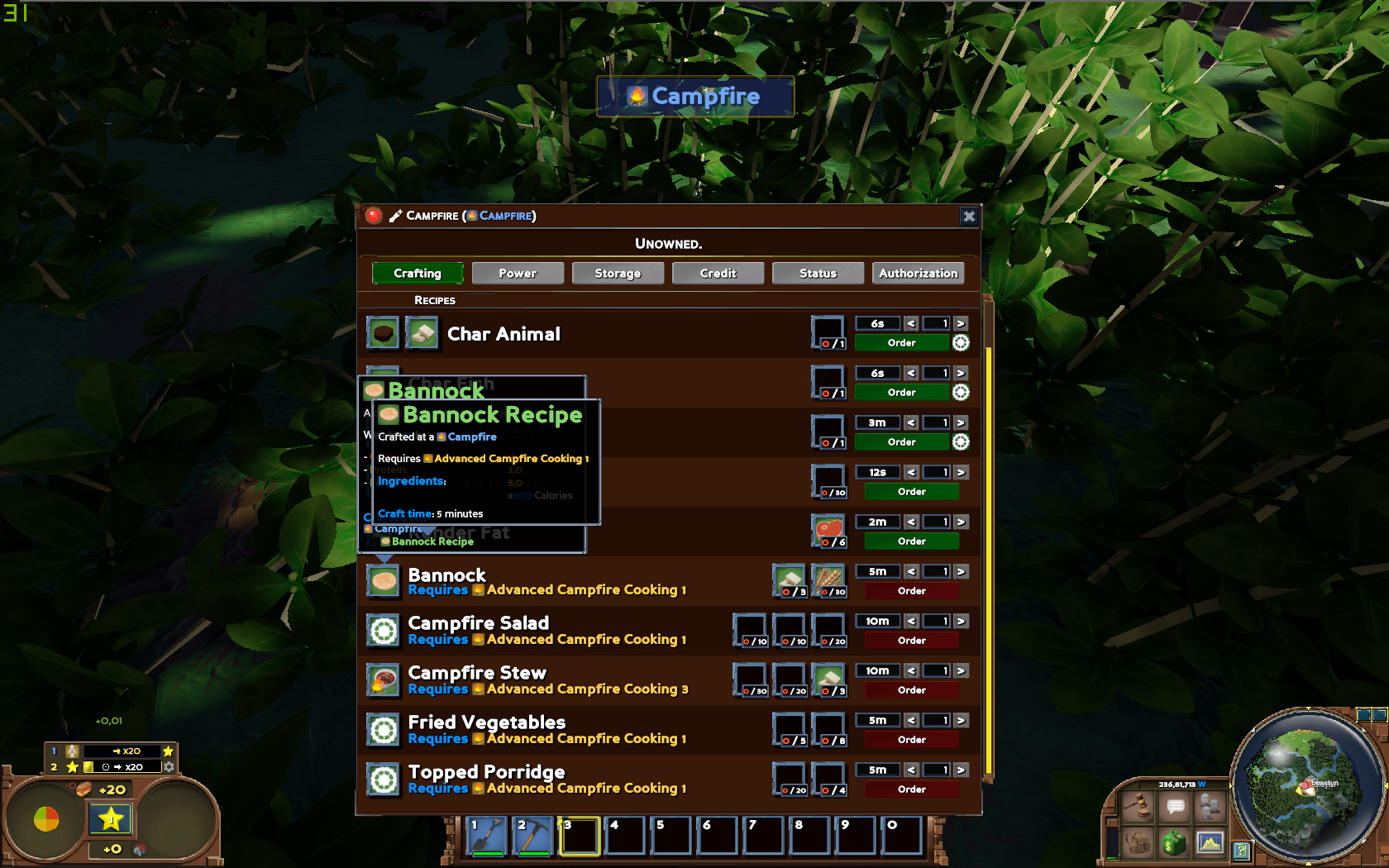
Task: Click the star skill icon
Action: coord(111,820)
